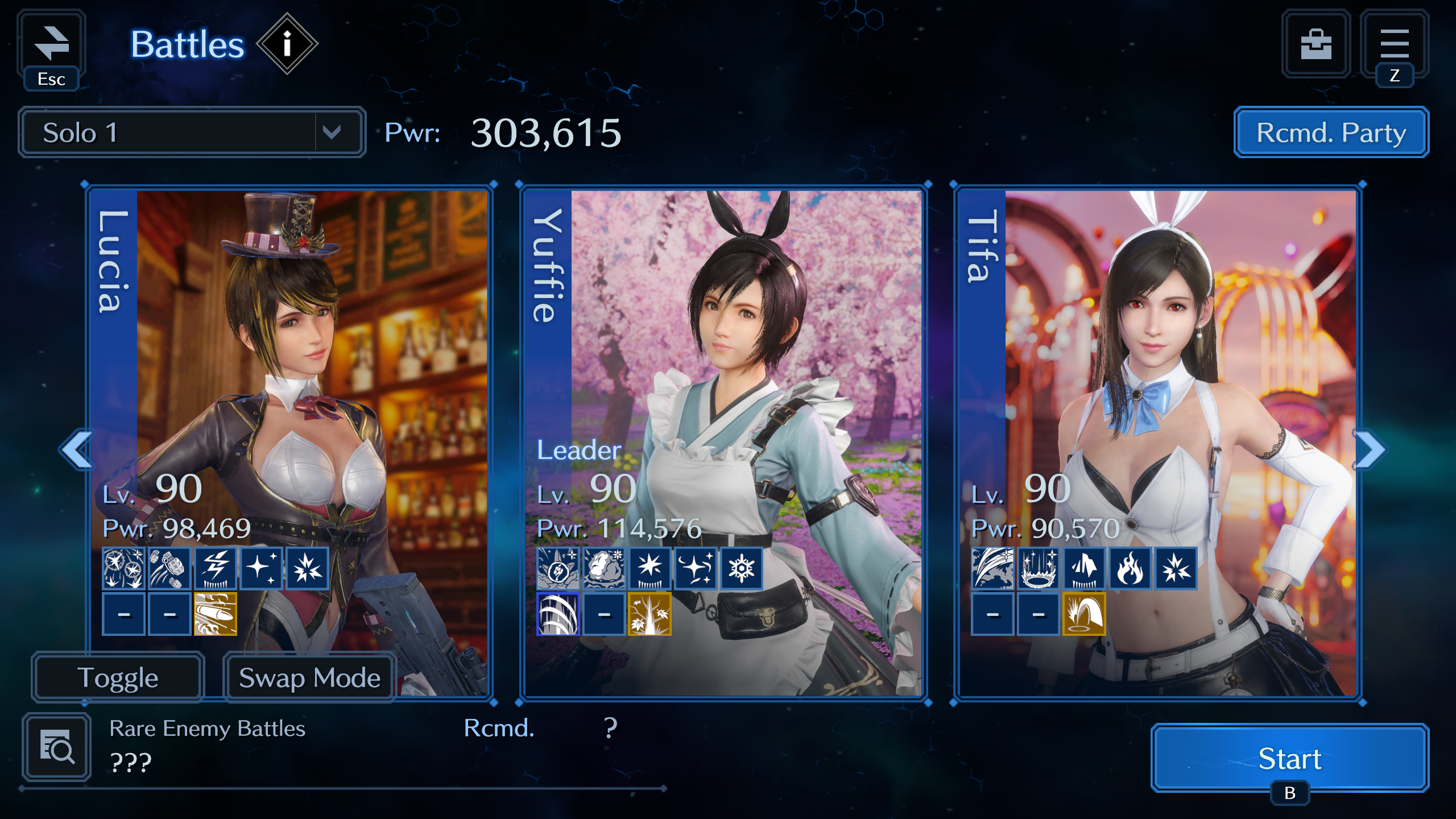The width and height of the screenshot is (1456, 819).
Task: Select Lucia's gold bullet ability icon
Action: click(x=216, y=614)
